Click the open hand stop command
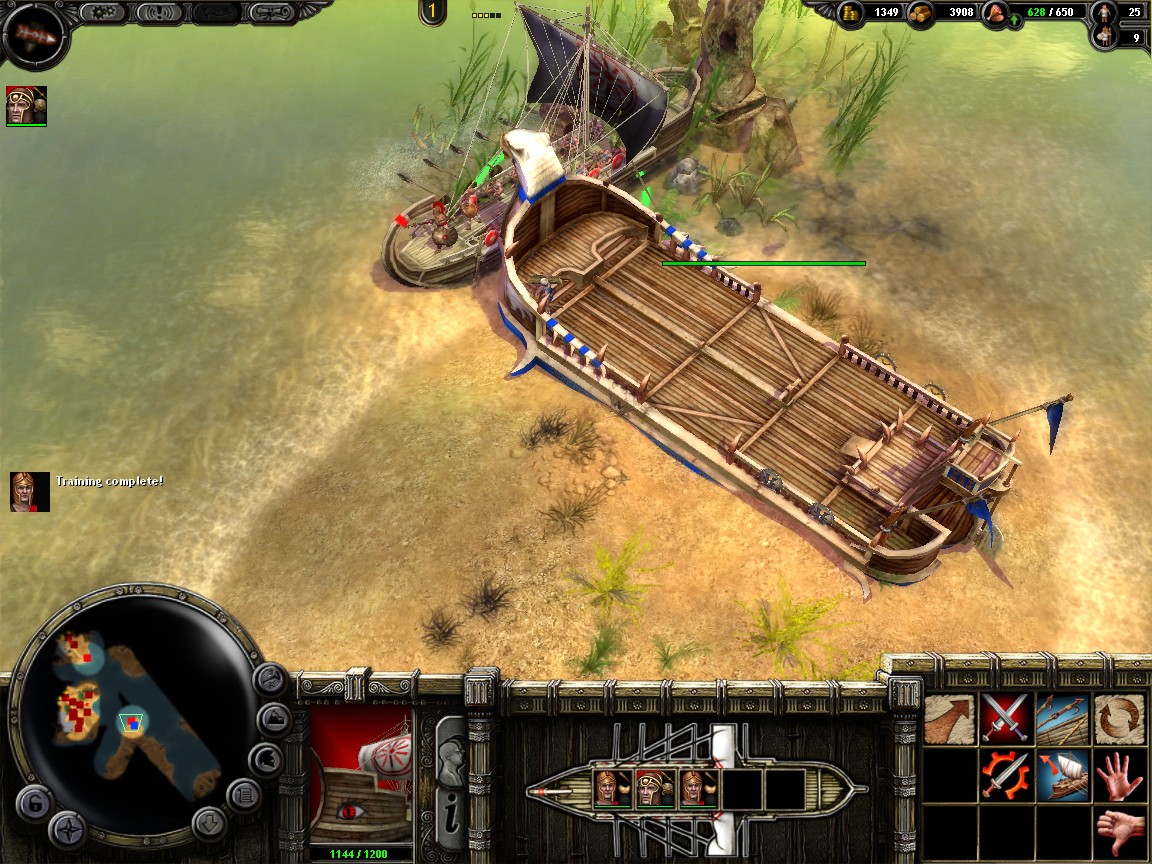 click(x=1120, y=776)
